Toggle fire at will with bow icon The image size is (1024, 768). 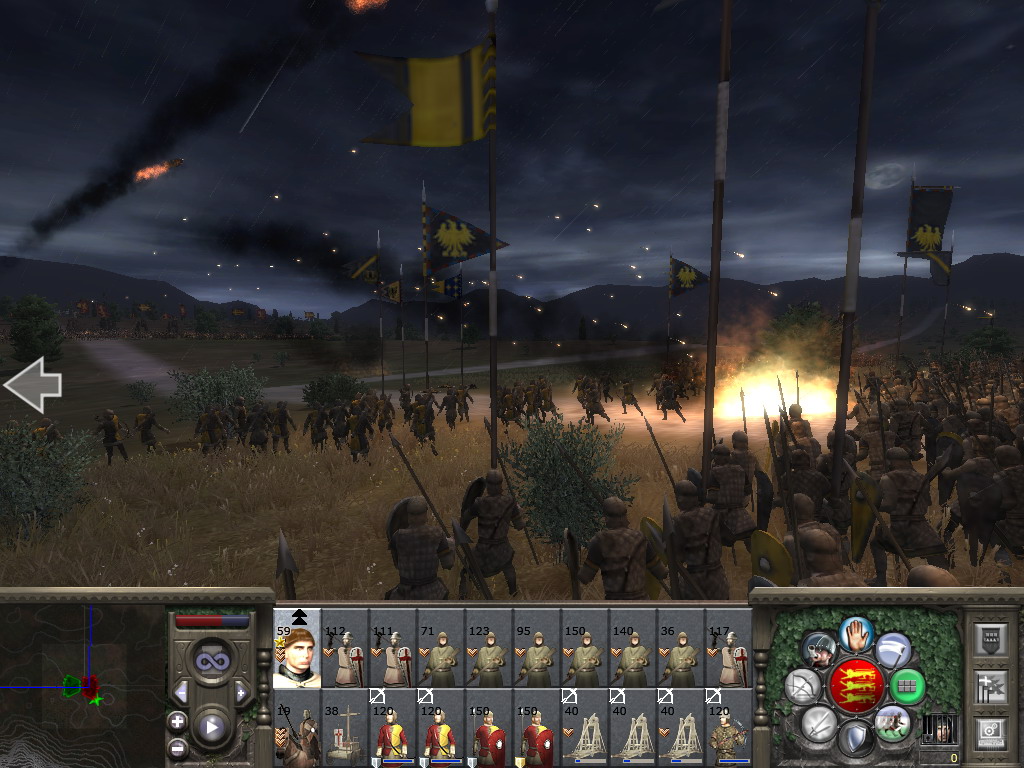click(803, 686)
